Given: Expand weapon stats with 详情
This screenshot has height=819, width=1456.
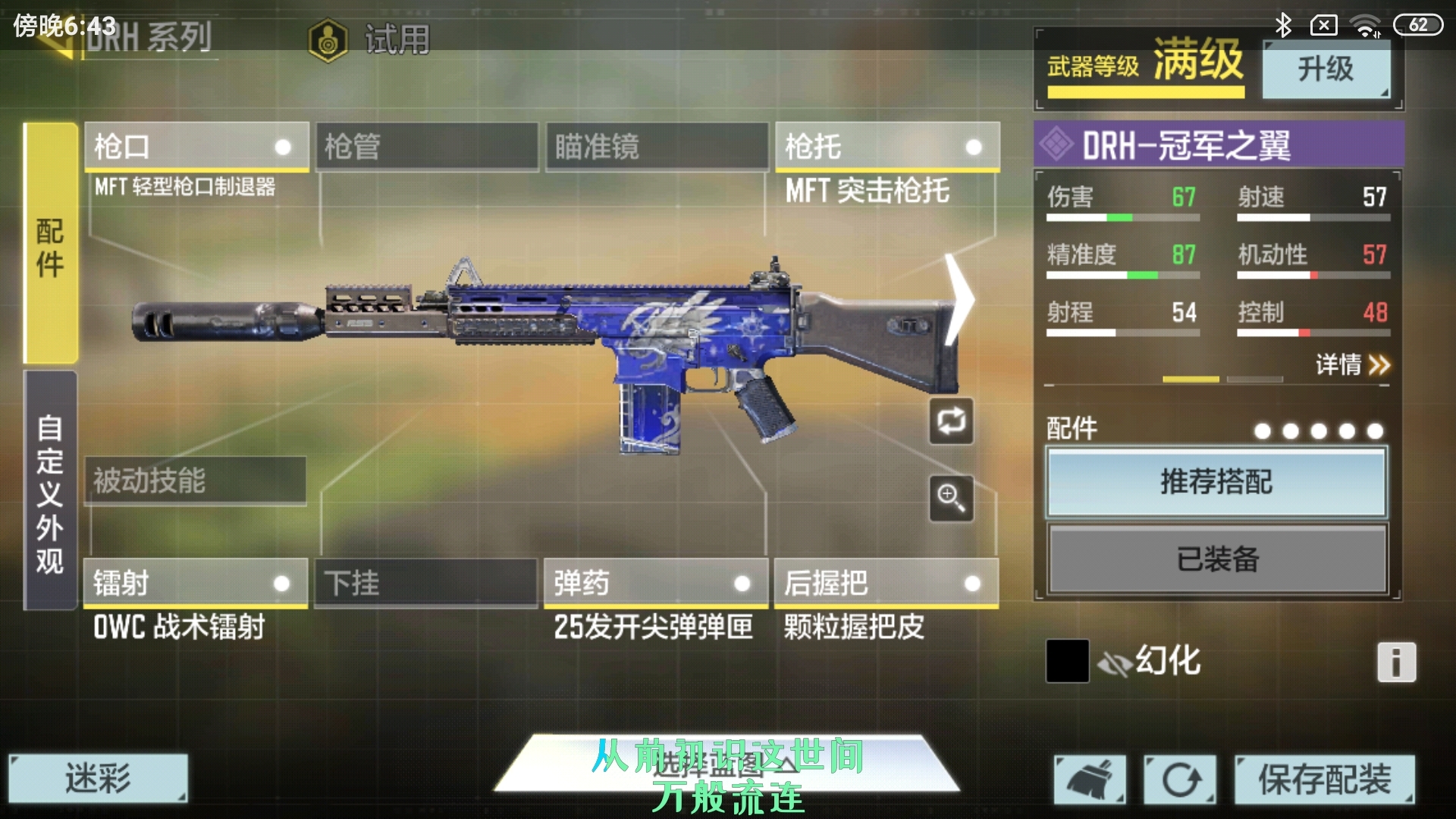Looking at the screenshot, I should pos(1351,365).
